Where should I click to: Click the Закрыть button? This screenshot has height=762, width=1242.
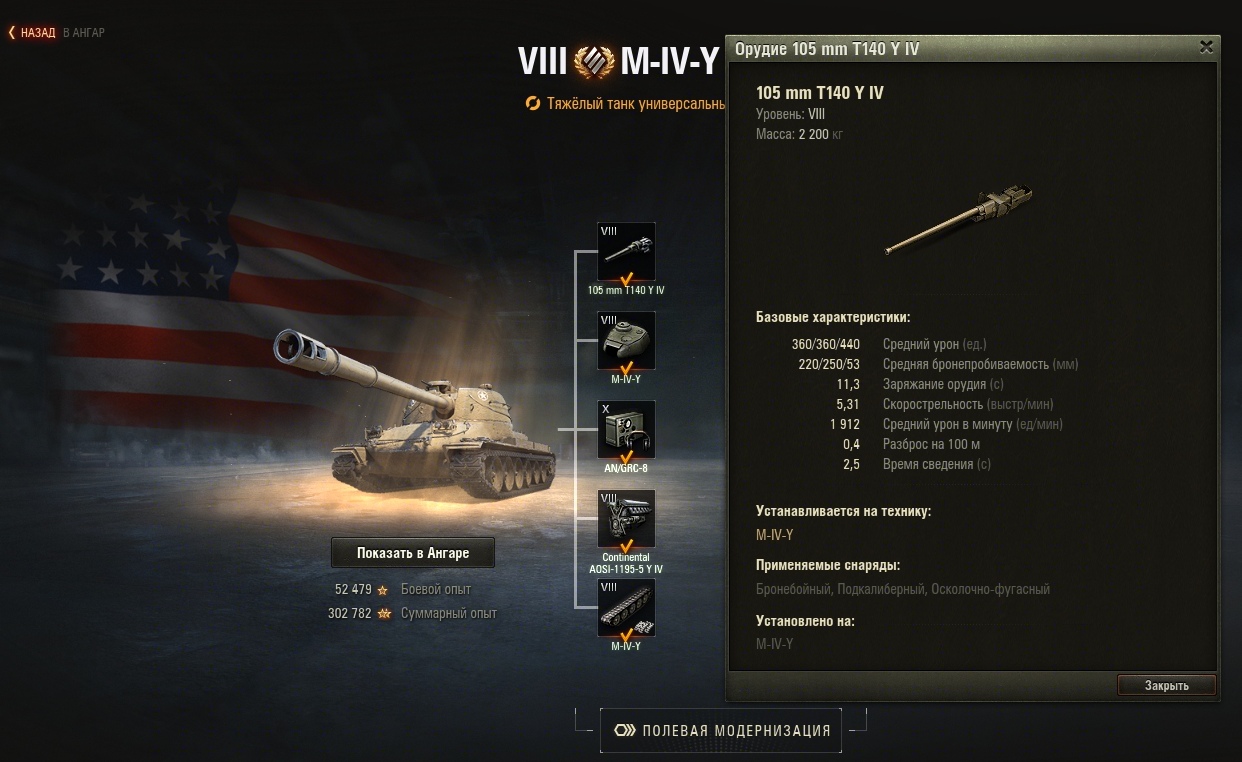point(1166,685)
